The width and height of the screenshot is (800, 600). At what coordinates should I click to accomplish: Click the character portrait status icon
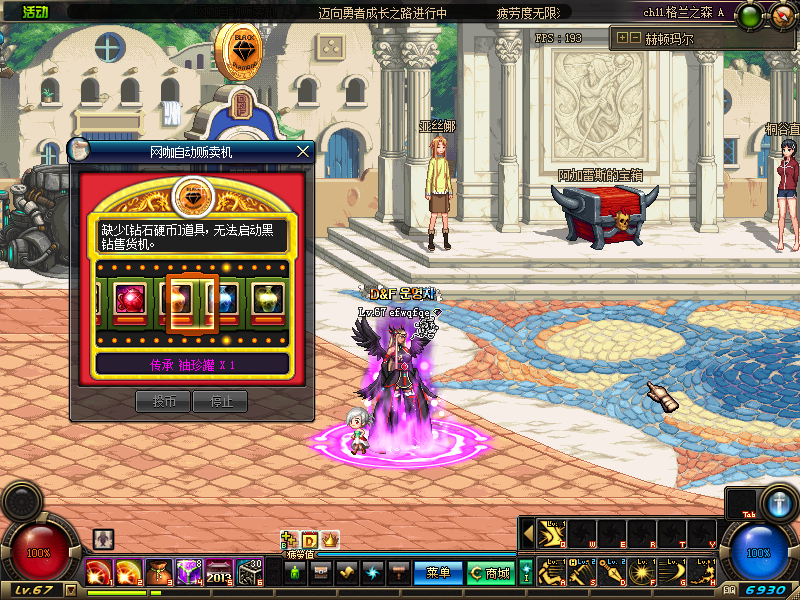click(x=103, y=539)
